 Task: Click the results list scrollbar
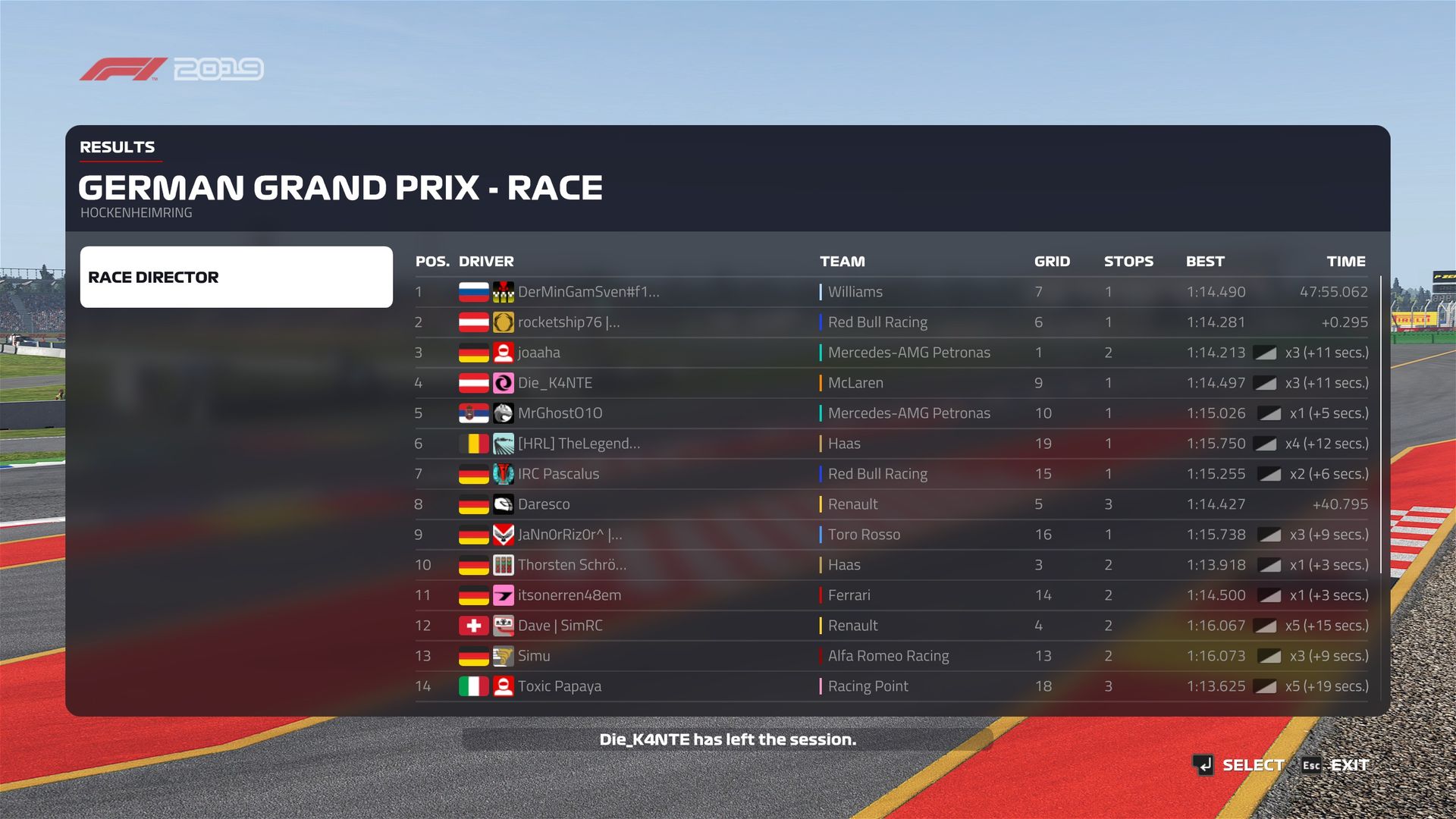(x=1381, y=425)
